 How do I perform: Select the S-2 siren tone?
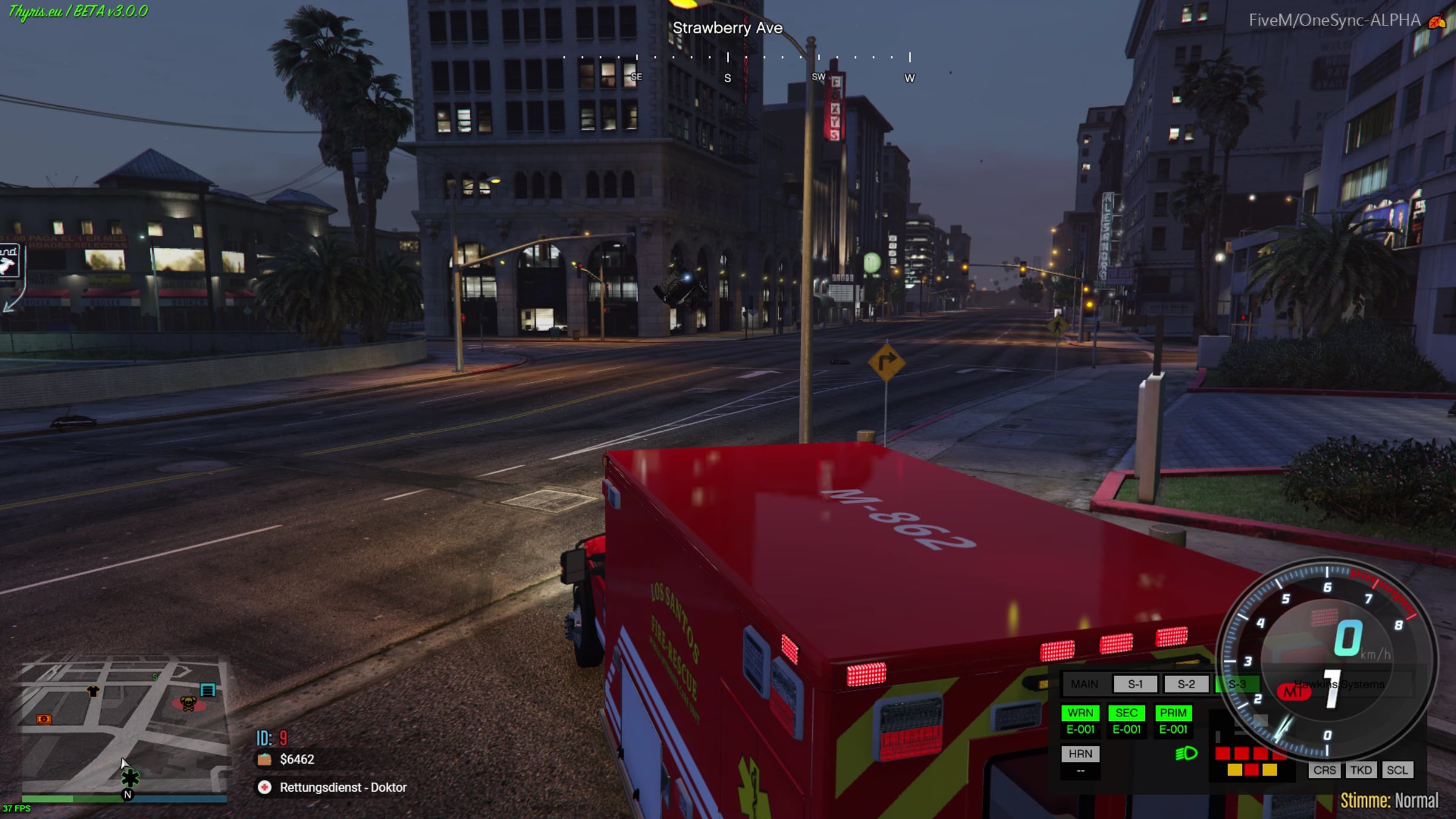tap(1186, 684)
